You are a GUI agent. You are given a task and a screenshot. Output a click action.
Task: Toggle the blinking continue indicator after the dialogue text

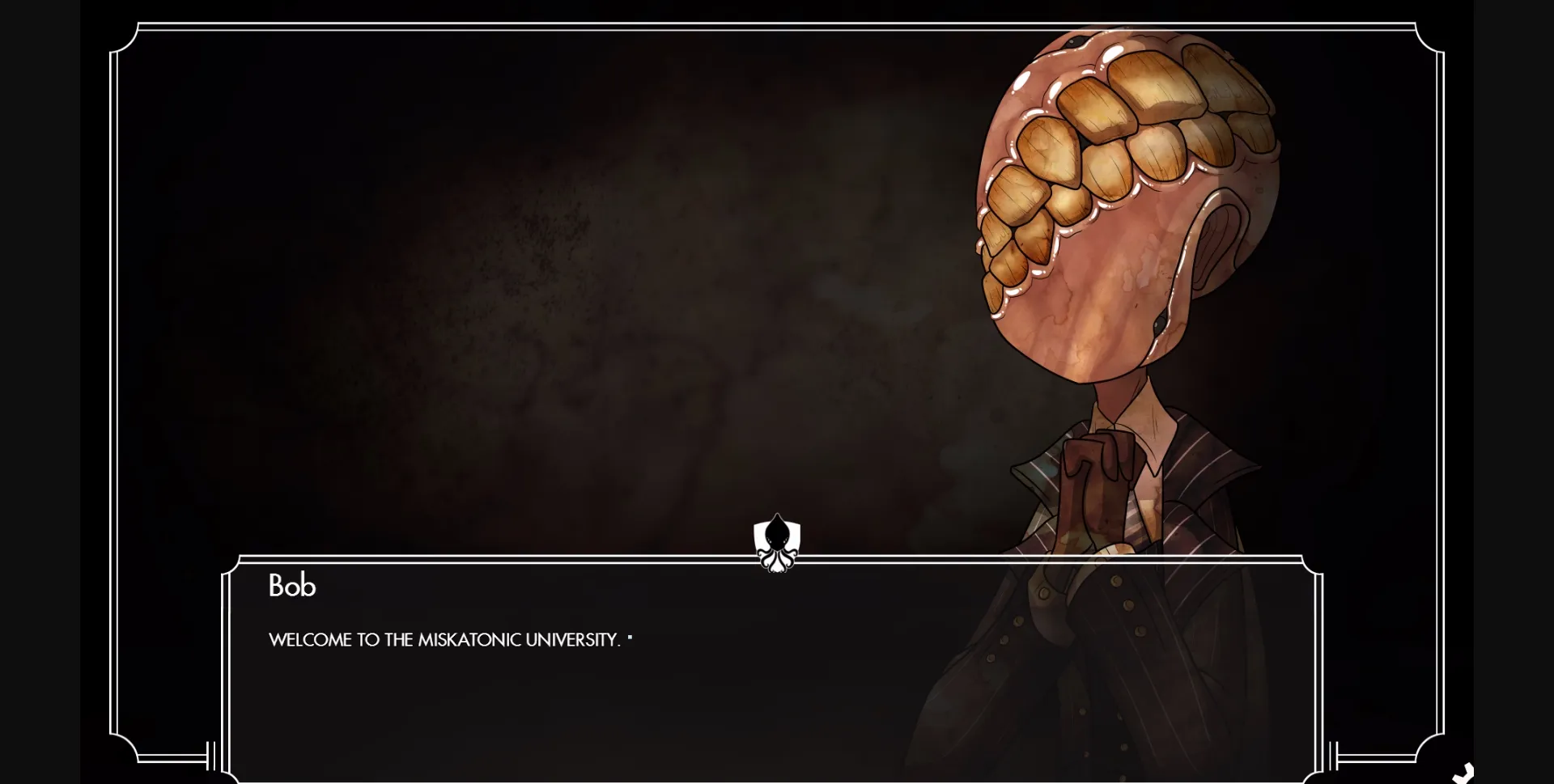point(630,637)
